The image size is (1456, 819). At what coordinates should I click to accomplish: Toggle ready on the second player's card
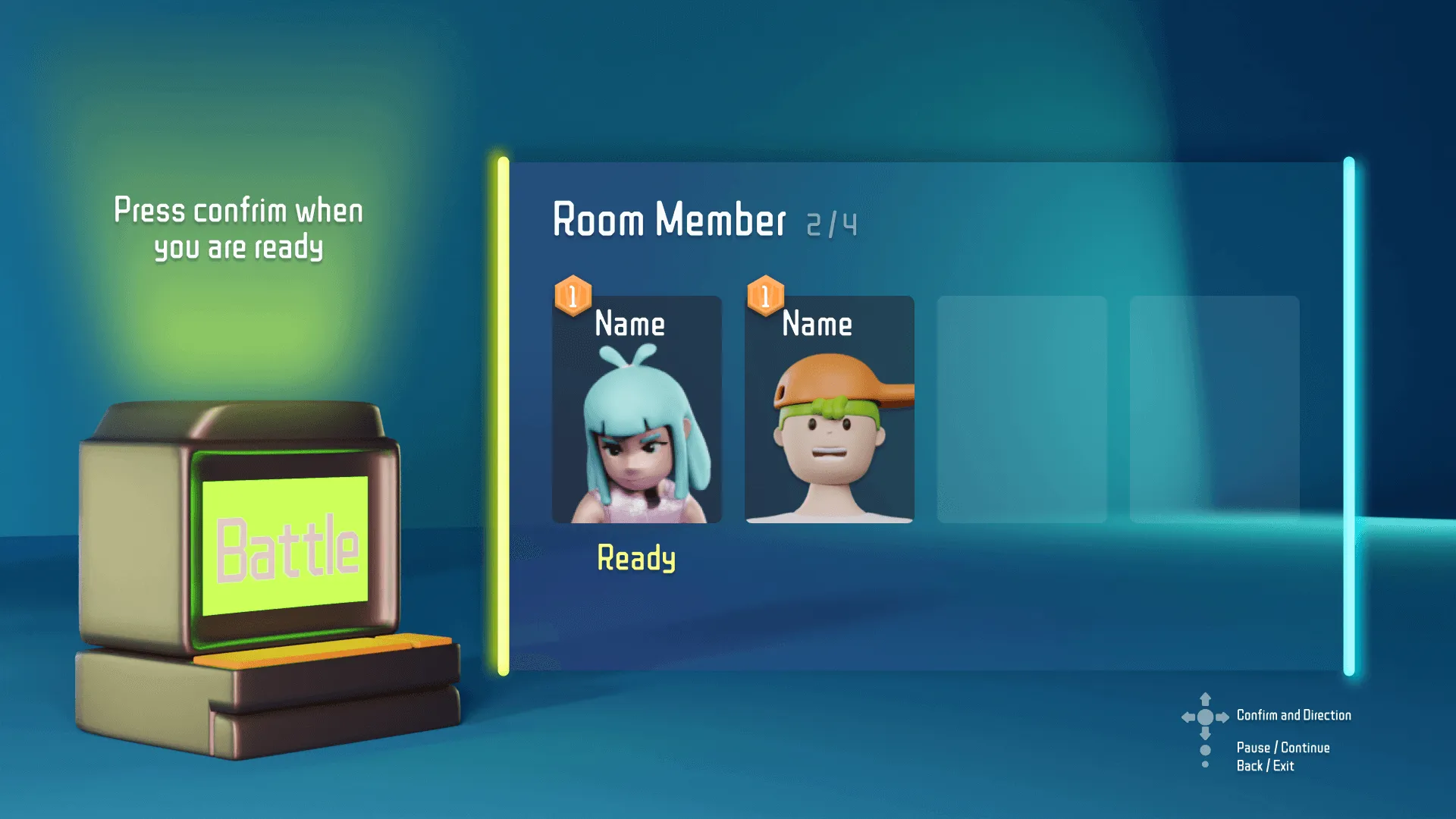pyautogui.click(x=827, y=559)
